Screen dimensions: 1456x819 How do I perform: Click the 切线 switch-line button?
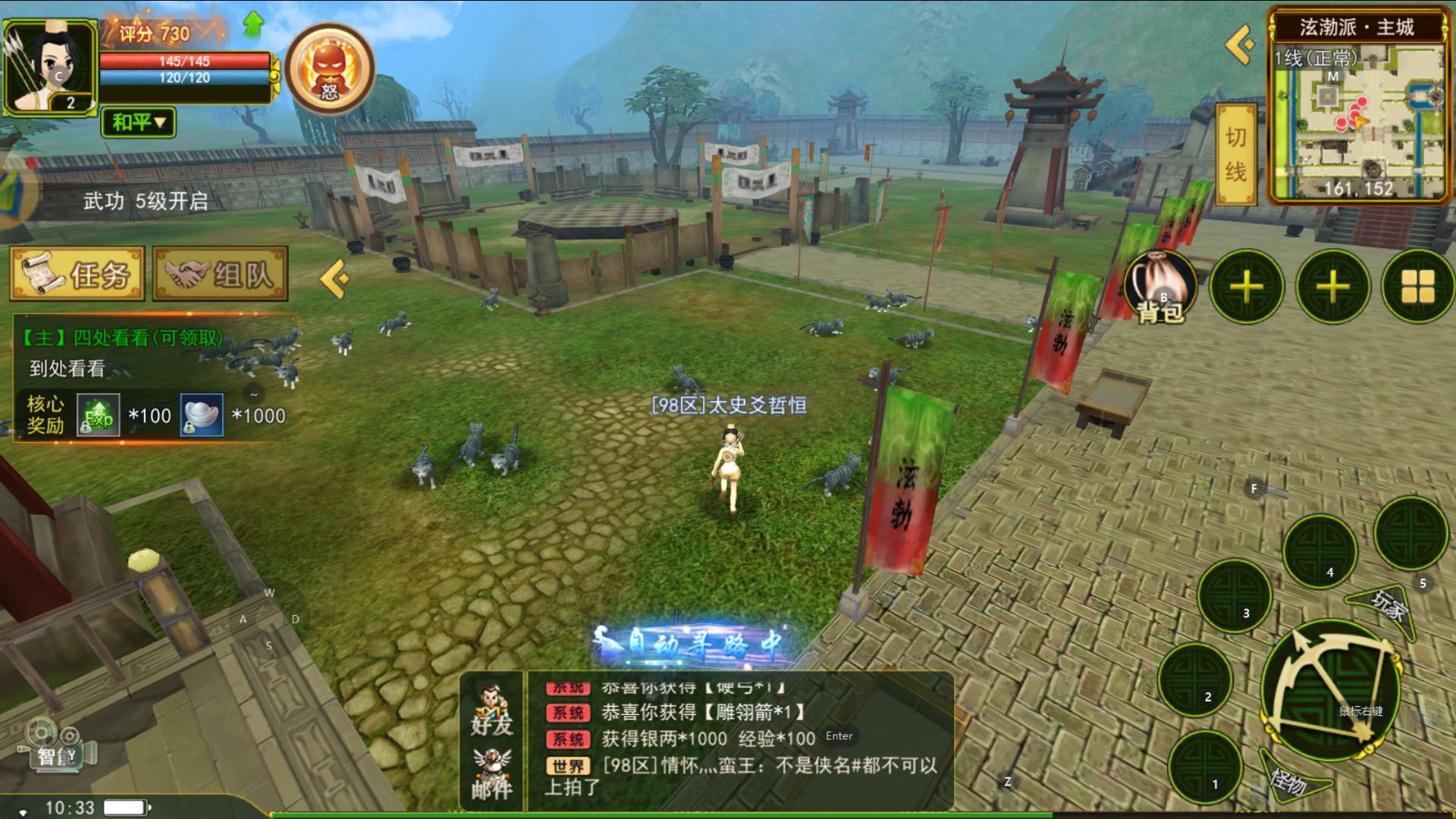coord(1235,155)
